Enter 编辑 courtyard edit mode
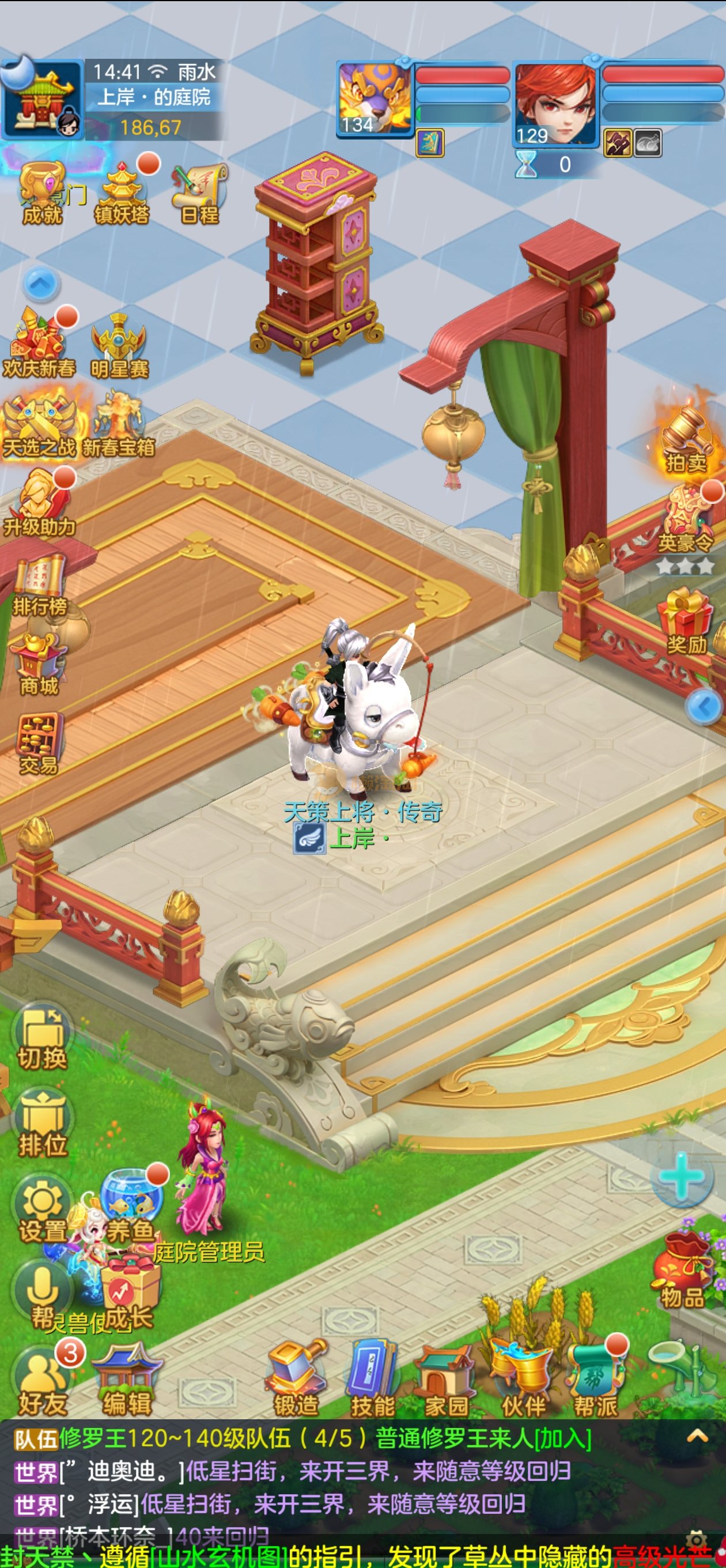 [x=127, y=1381]
